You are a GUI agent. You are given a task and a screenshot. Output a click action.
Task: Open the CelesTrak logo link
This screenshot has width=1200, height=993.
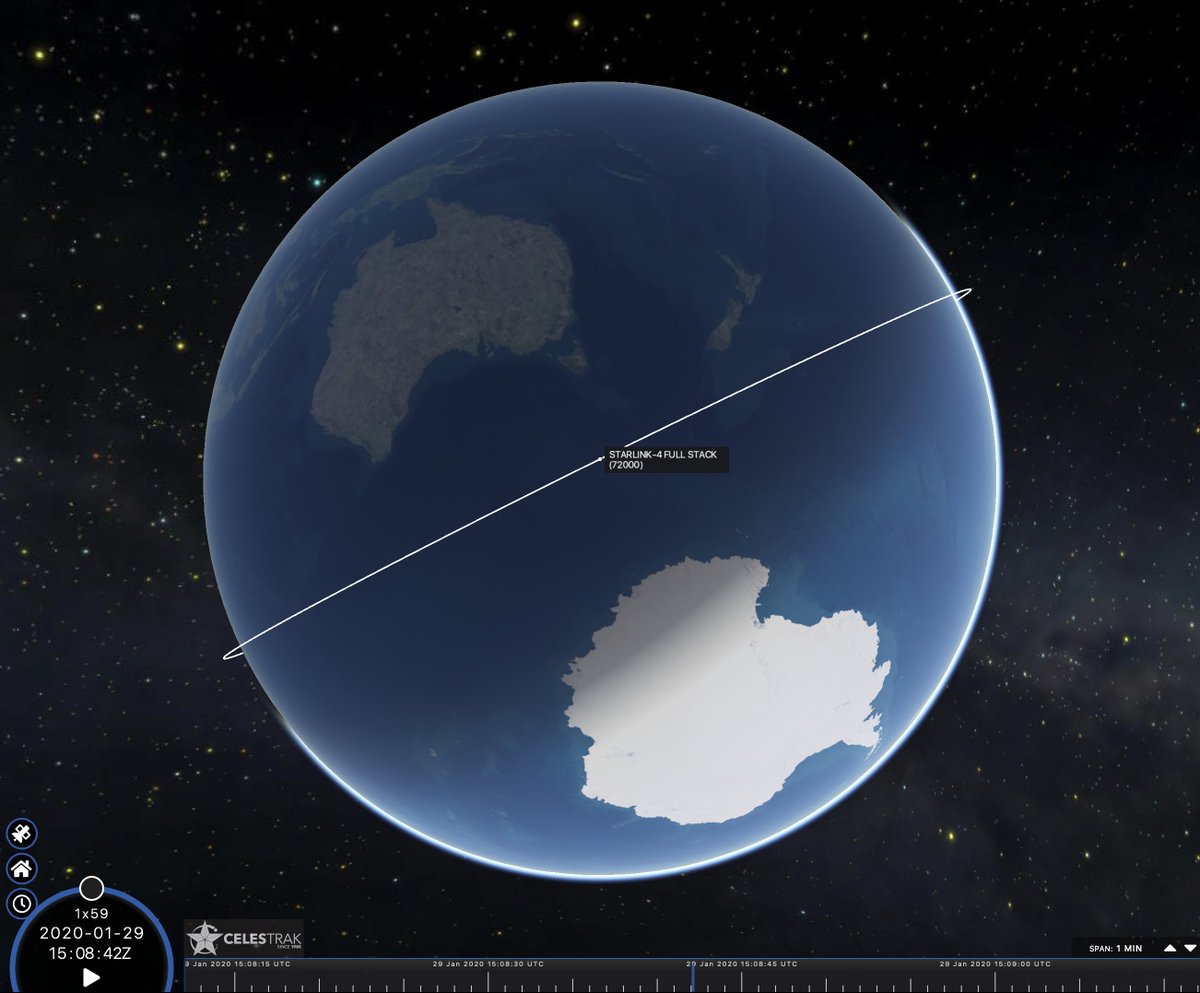tap(243, 938)
